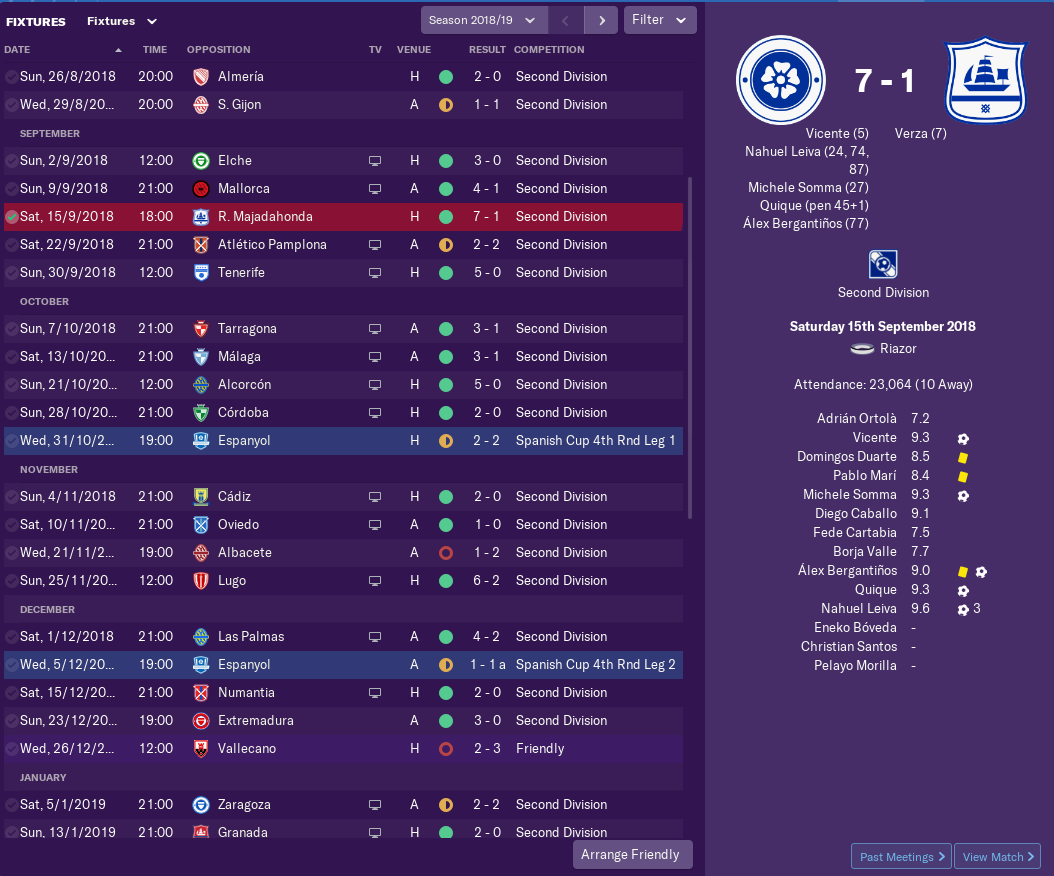Click the Riazor stadium name

coord(899,349)
